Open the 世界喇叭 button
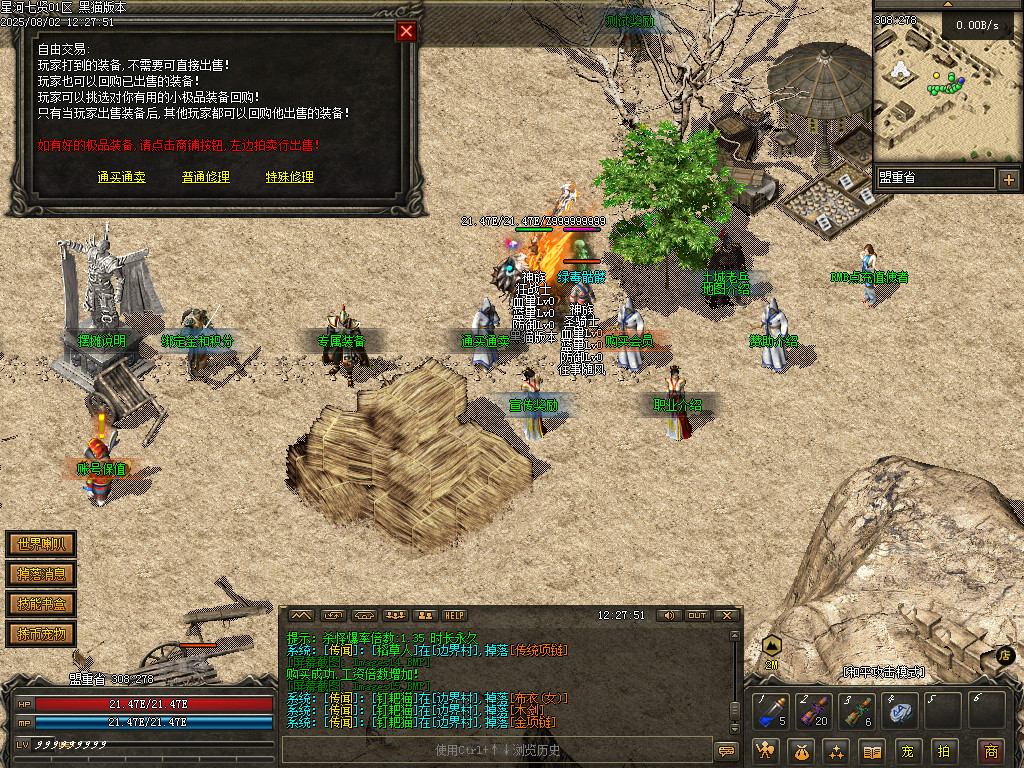Viewport: 1024px width, 768px height. [x=41, y=544]
